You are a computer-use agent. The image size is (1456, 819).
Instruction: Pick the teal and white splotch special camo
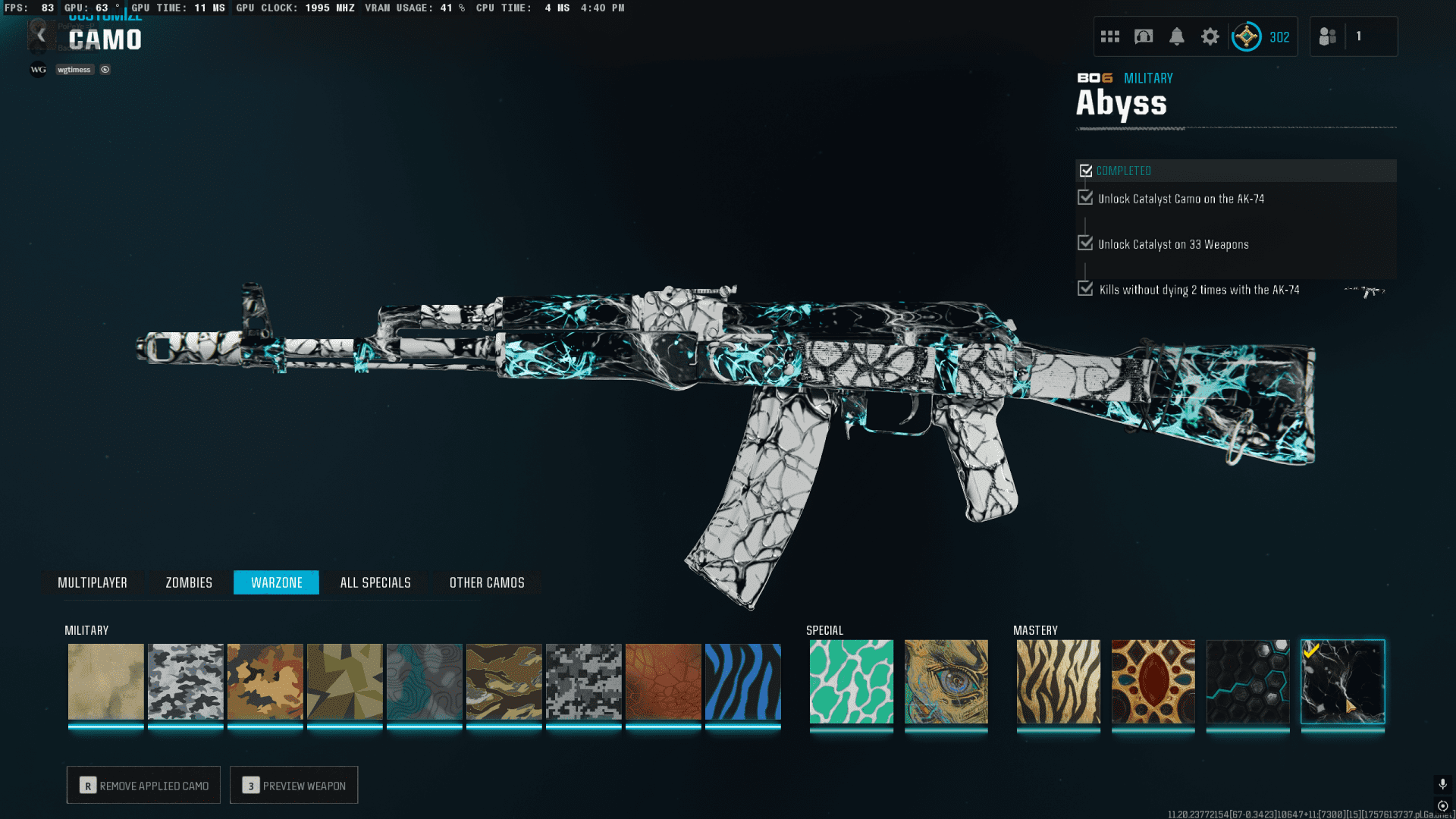(x=851, y=682)
